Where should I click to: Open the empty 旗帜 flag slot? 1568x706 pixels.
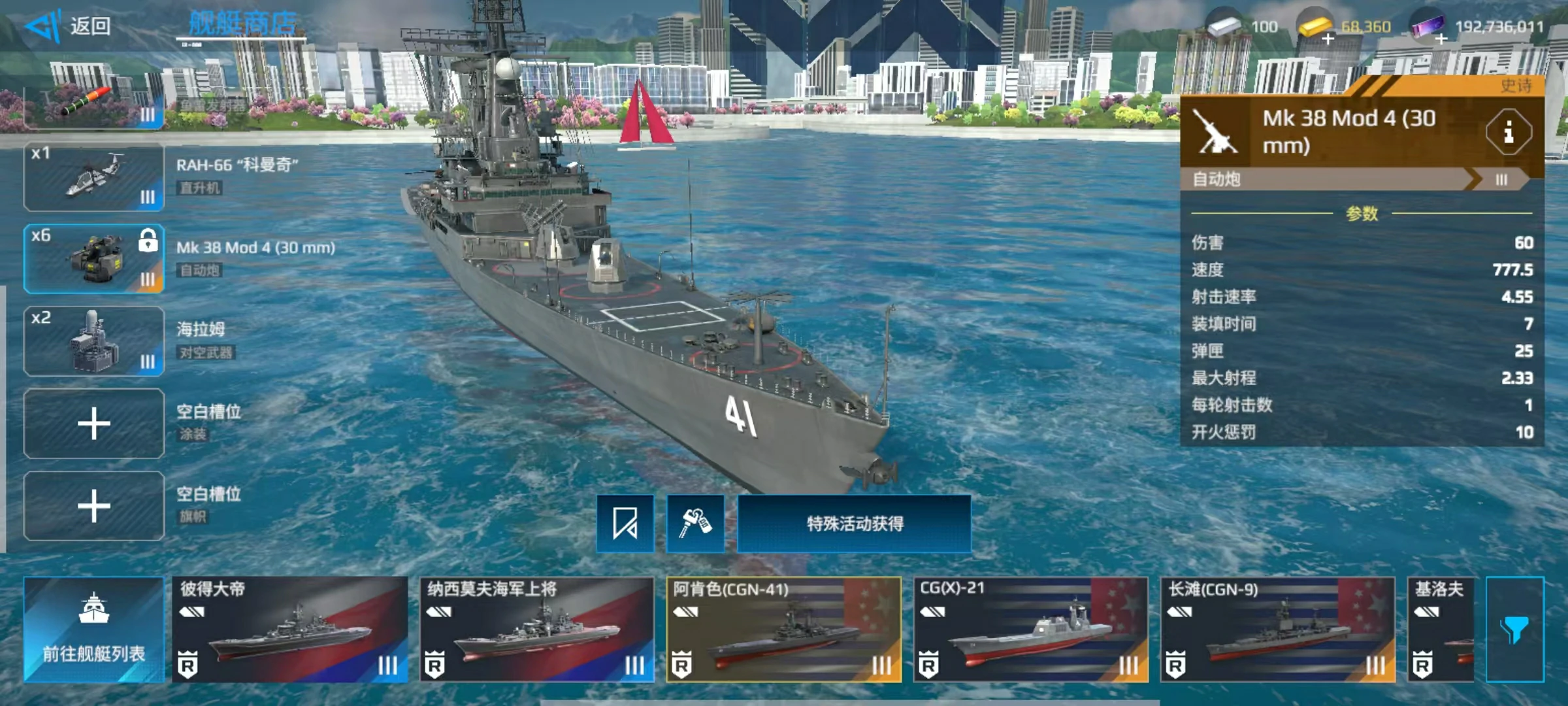tap(94, 507)
